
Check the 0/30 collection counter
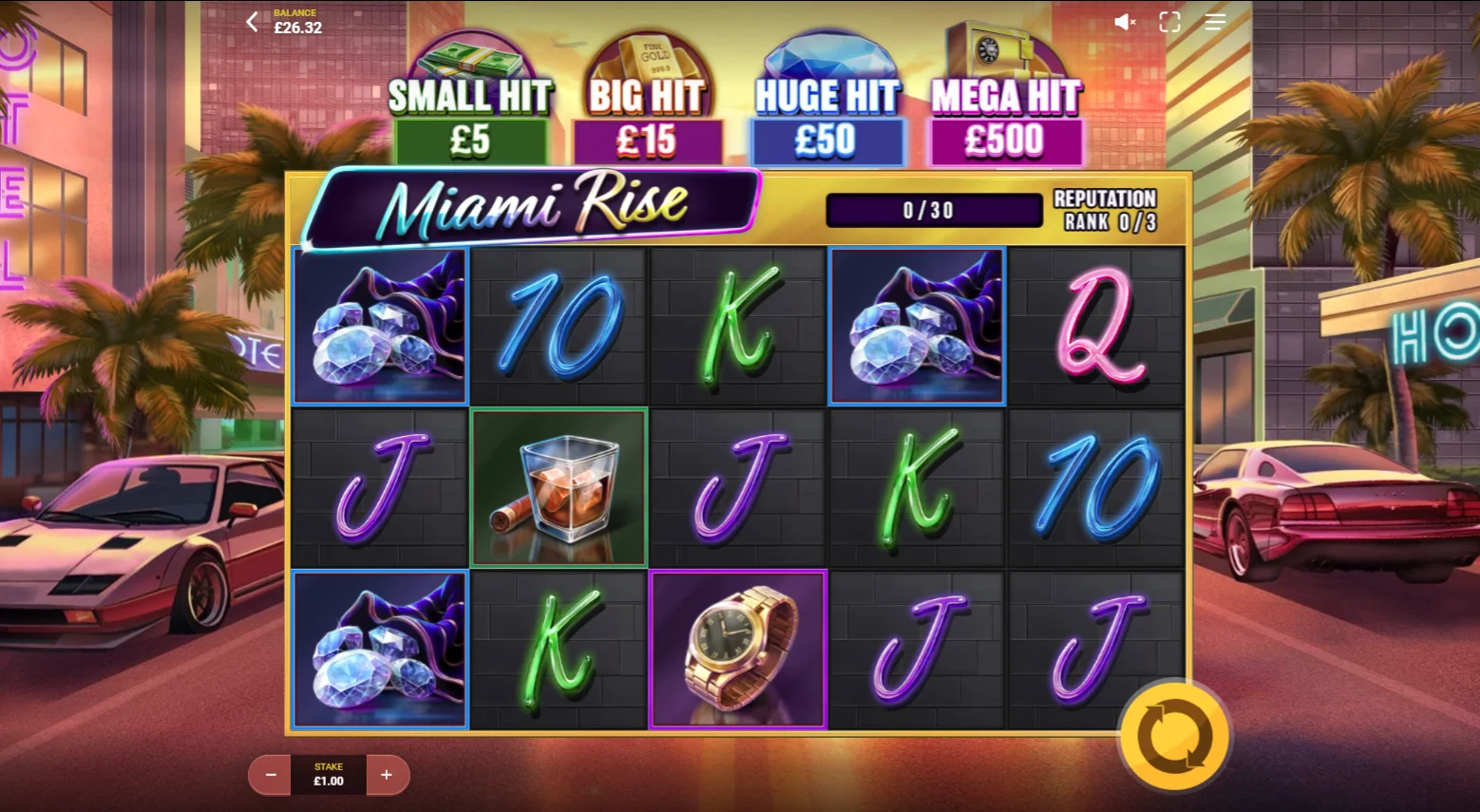click(933, 210)
